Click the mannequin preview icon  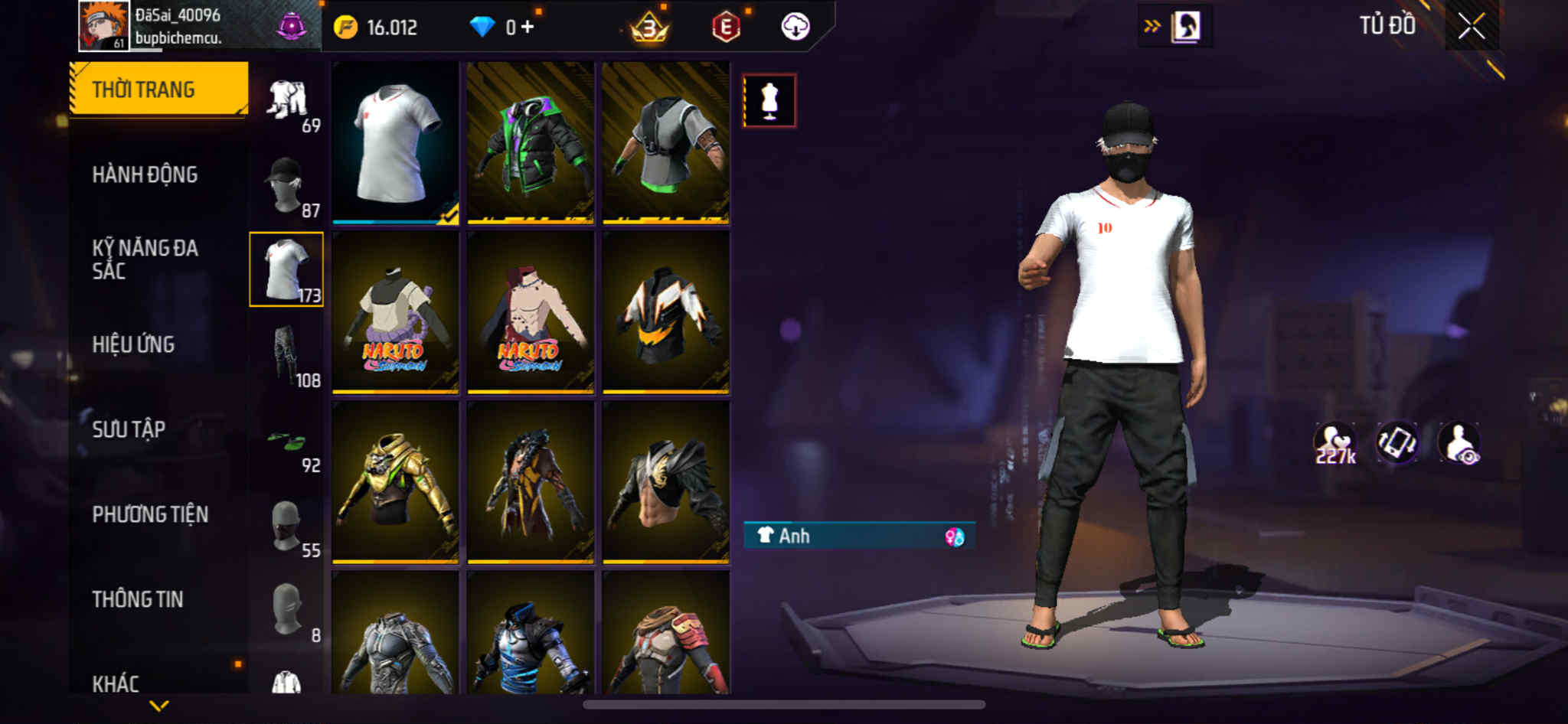[769, 100]
